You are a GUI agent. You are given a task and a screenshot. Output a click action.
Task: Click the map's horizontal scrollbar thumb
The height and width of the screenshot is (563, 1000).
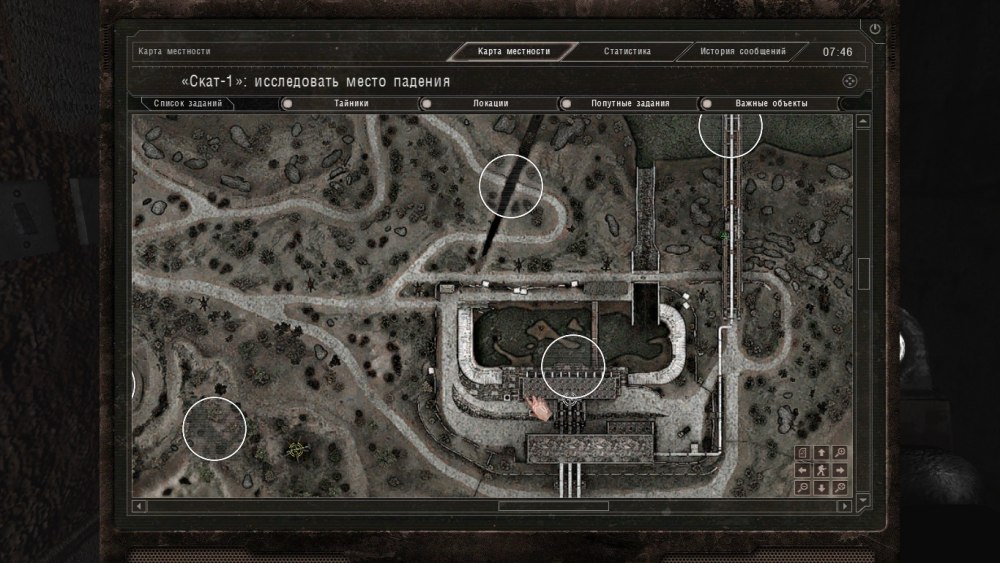click(553, 506)
